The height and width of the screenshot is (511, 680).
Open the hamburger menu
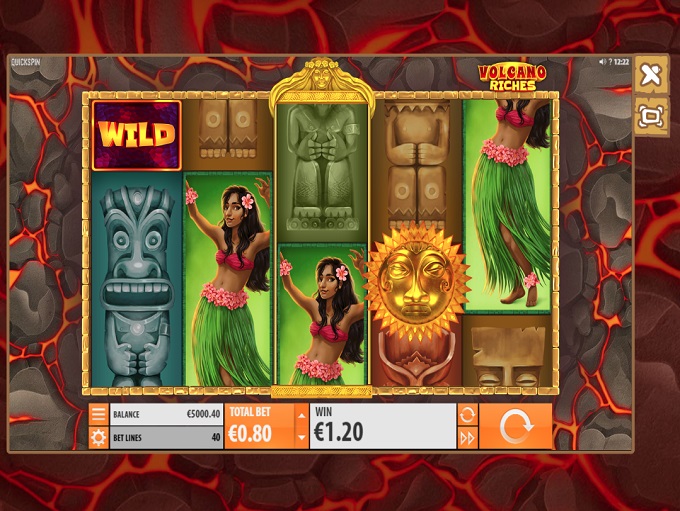(x=98, y=414)
